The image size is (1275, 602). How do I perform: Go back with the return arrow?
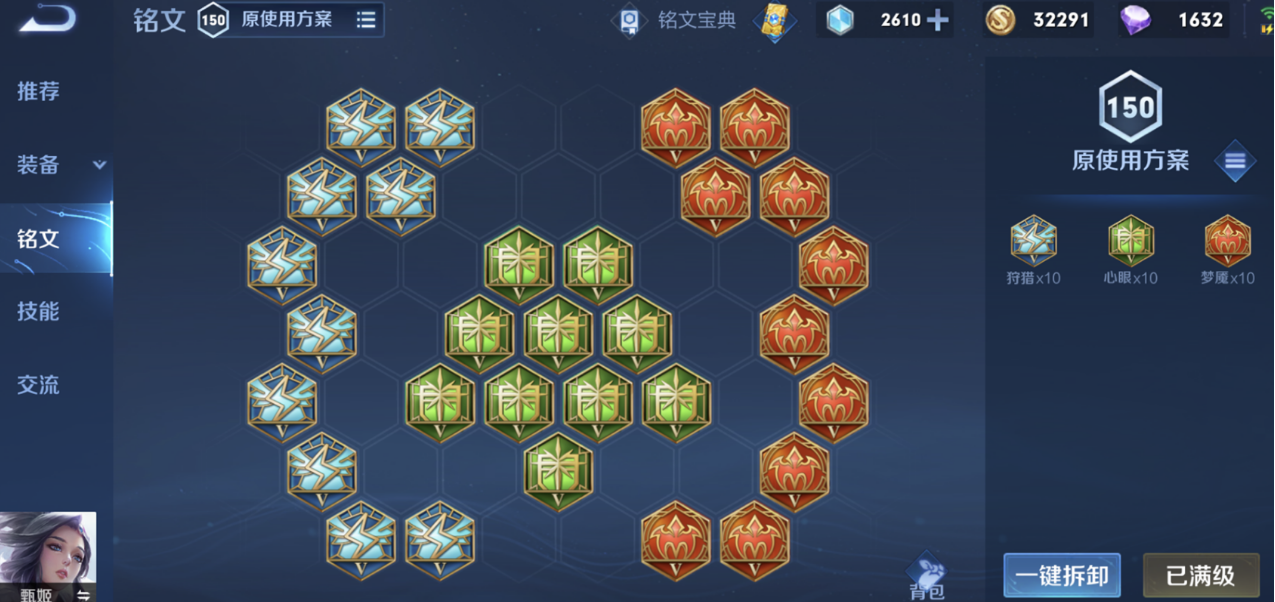[x=46, y=19]
